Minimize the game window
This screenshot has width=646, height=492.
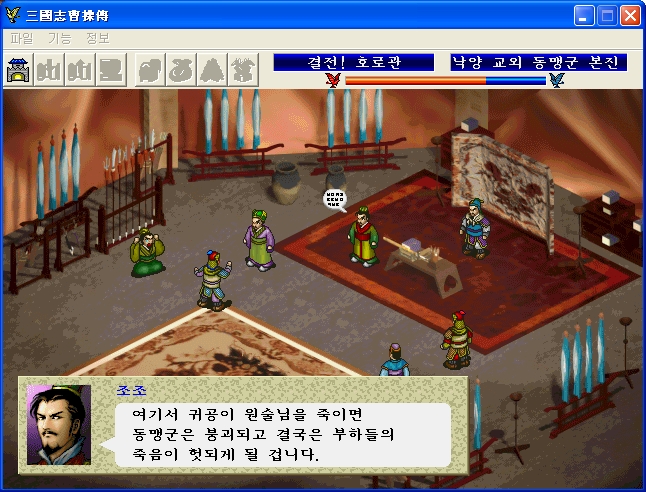click(585, 15)
